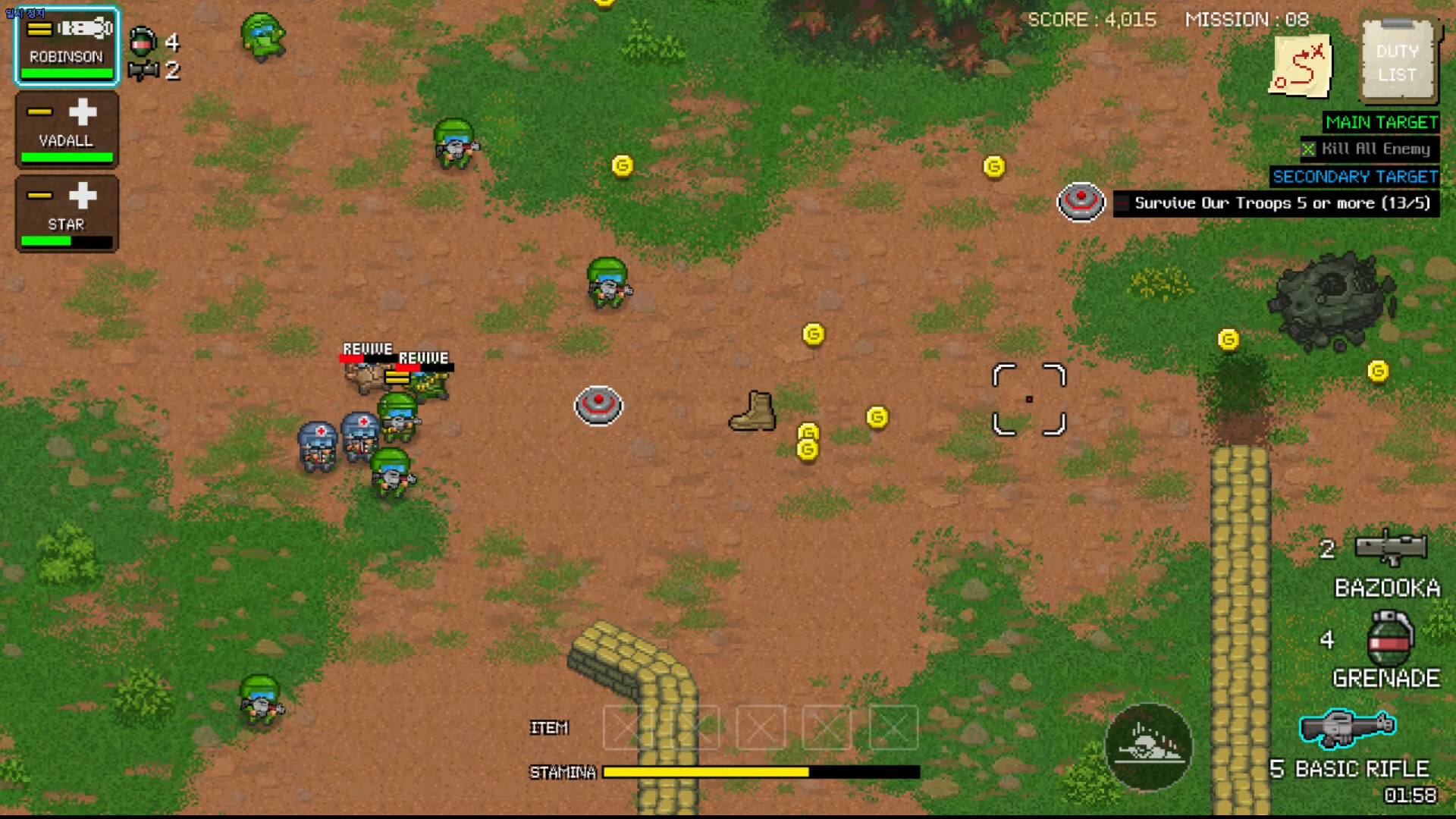Open the Duty List clipboard

pyautogui.click(x=1399, y=61)
